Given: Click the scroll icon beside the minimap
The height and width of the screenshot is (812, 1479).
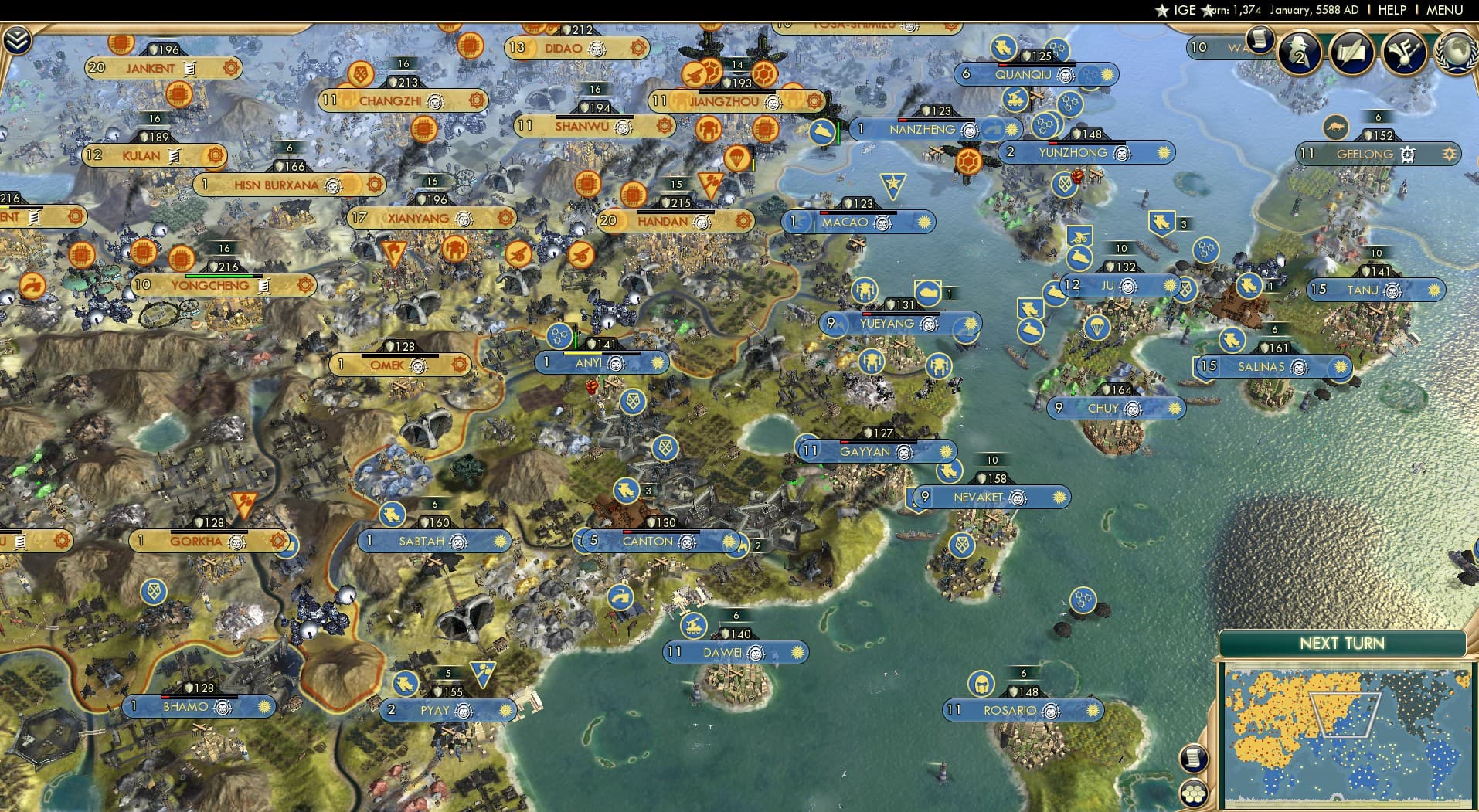Looking at the screenshot, I should (1194, 758).
